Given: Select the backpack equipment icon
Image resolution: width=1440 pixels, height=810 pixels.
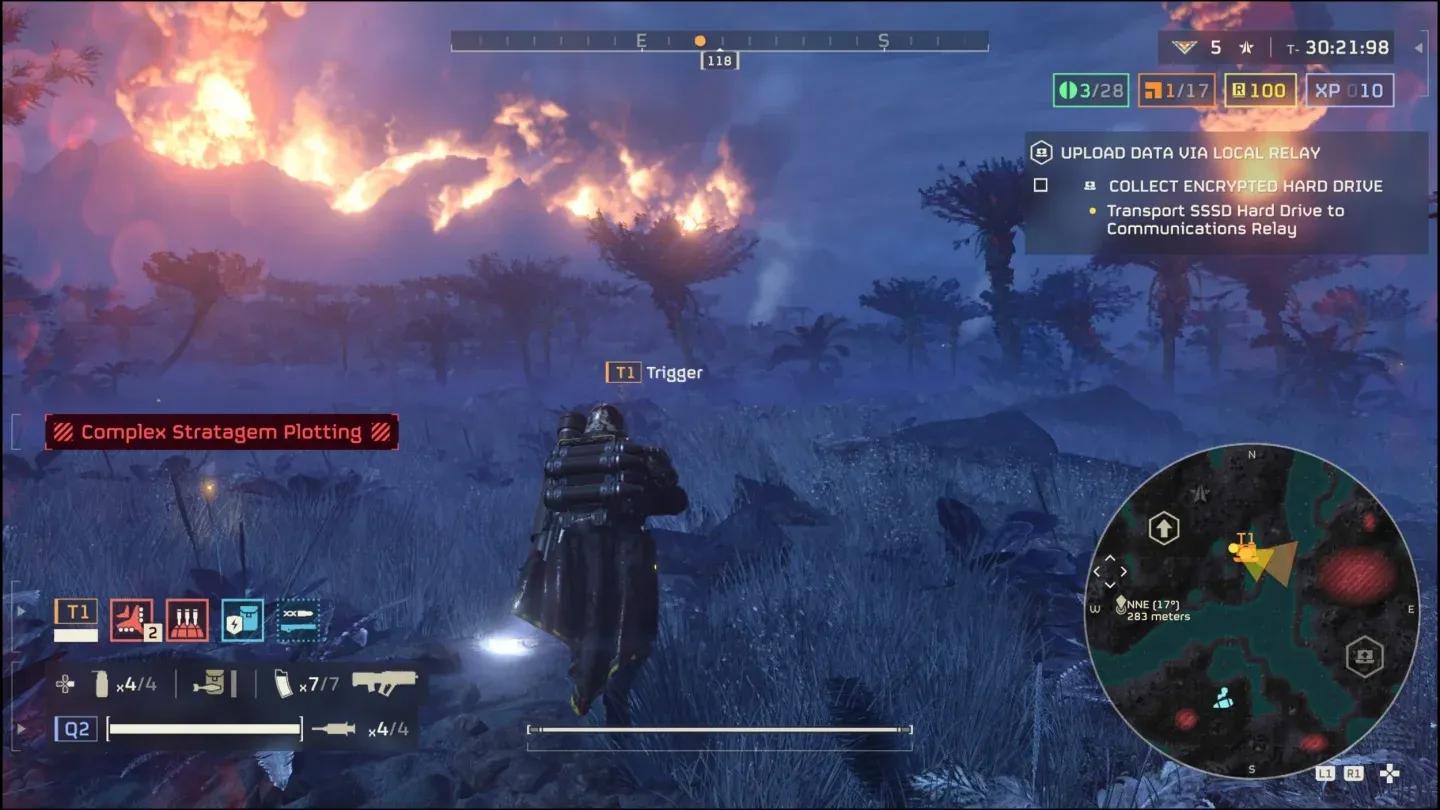Looking at the screenshot, I should click(x=212, y=684).
